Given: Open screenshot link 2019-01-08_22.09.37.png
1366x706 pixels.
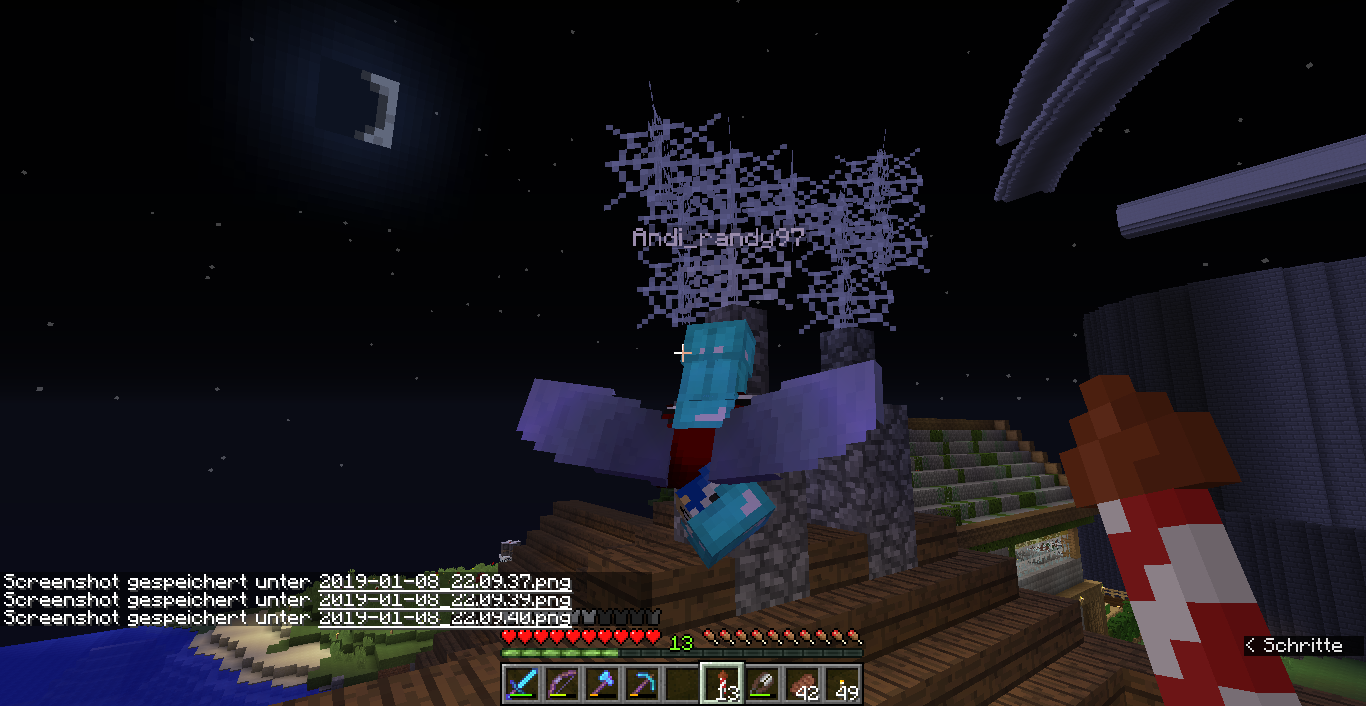Looking at the screenshot, I should [x=445, y=581].
